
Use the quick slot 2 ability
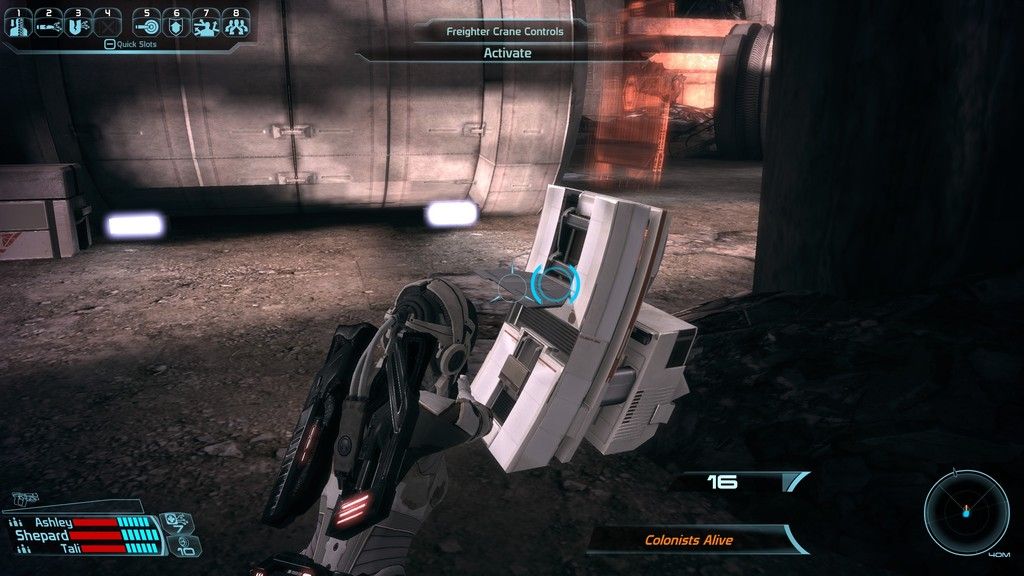pos(48,24)
